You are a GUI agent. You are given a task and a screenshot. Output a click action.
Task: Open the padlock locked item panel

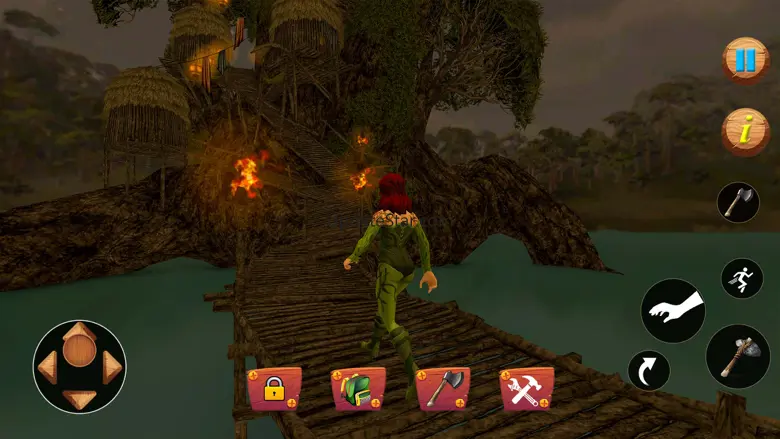point(274,389)
